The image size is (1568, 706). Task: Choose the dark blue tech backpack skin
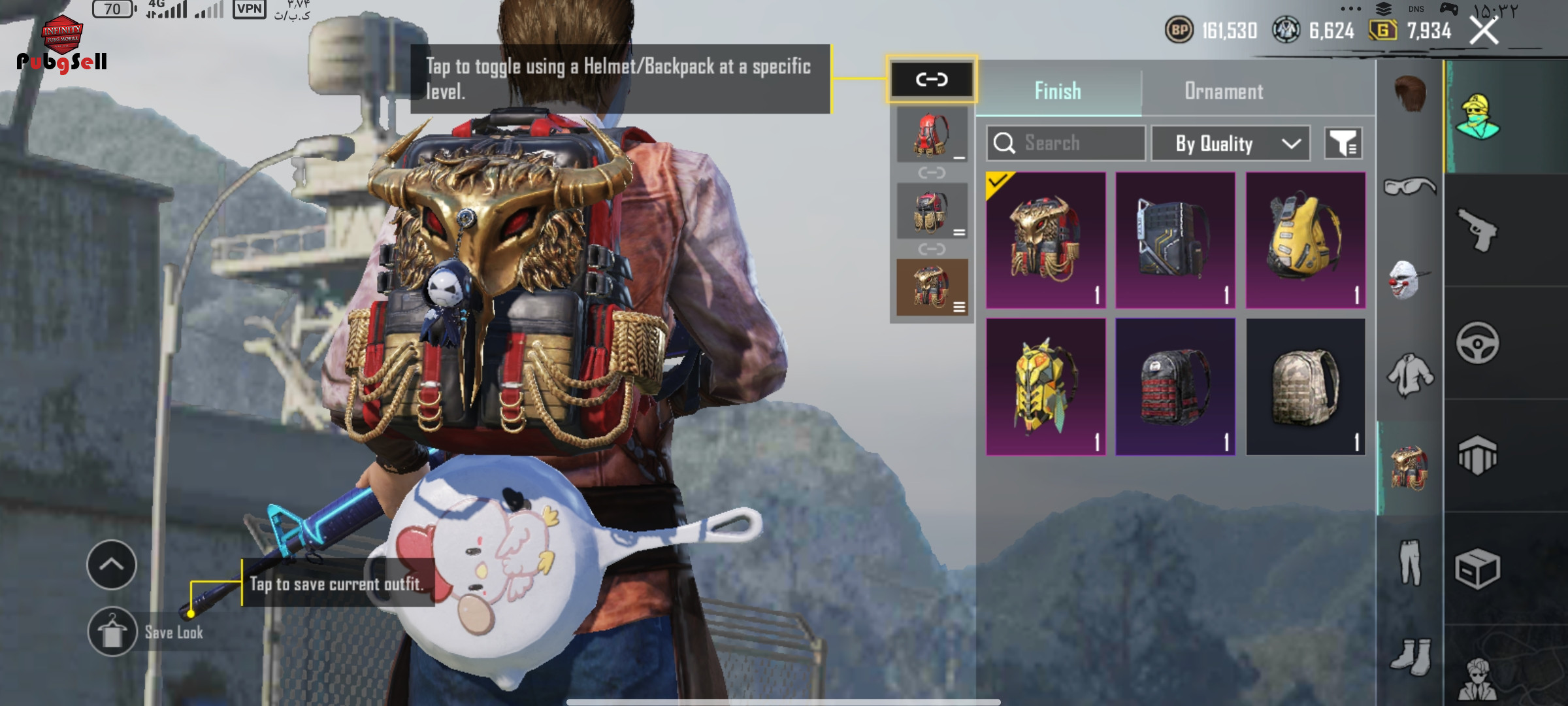(x=1175, y=240)
